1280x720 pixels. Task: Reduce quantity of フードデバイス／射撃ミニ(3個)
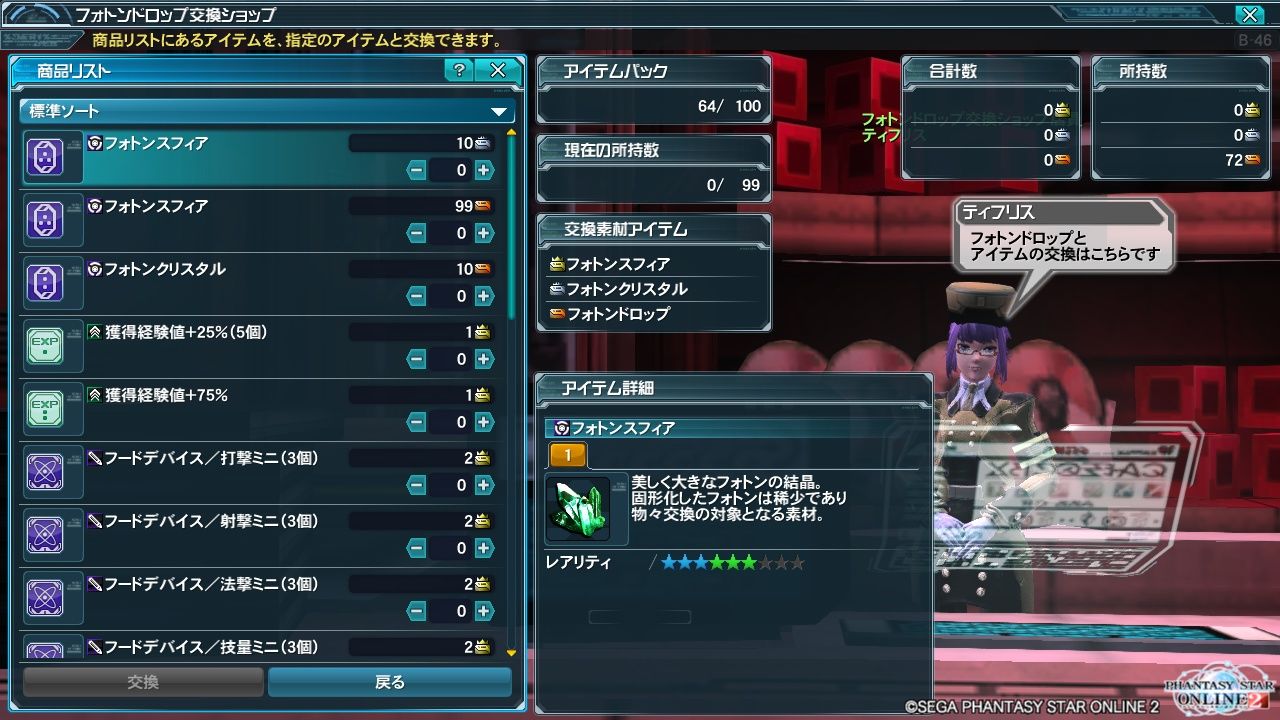point(417,548)
